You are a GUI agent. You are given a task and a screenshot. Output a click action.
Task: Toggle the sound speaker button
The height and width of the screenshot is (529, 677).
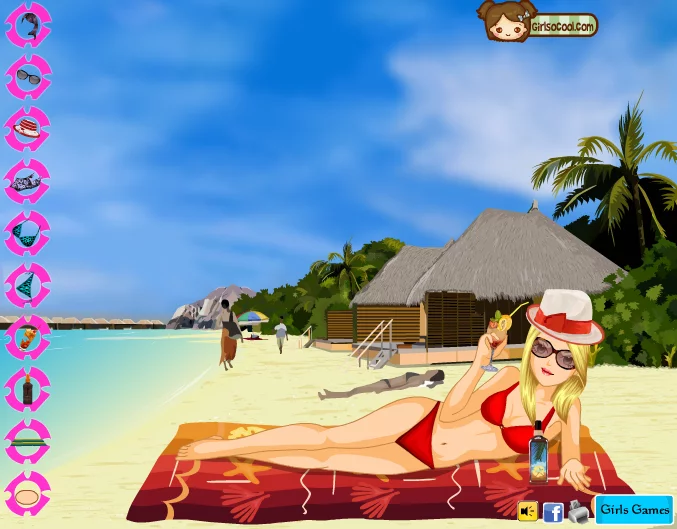click(528, 511)
